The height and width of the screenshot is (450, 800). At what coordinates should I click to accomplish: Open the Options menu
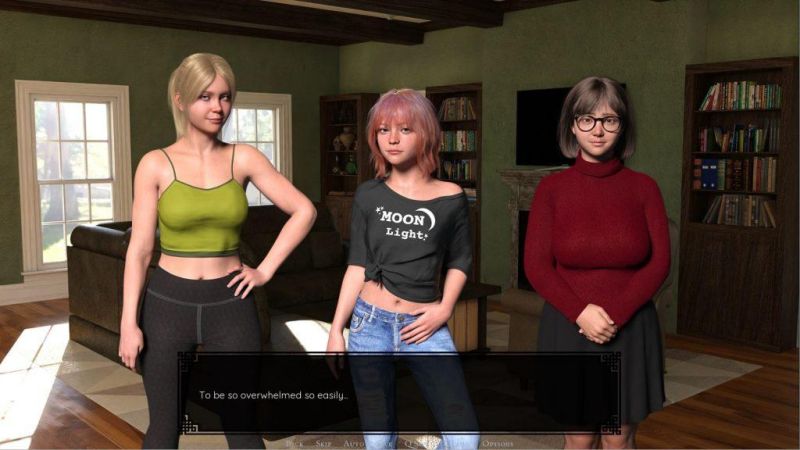click(497, 442)
